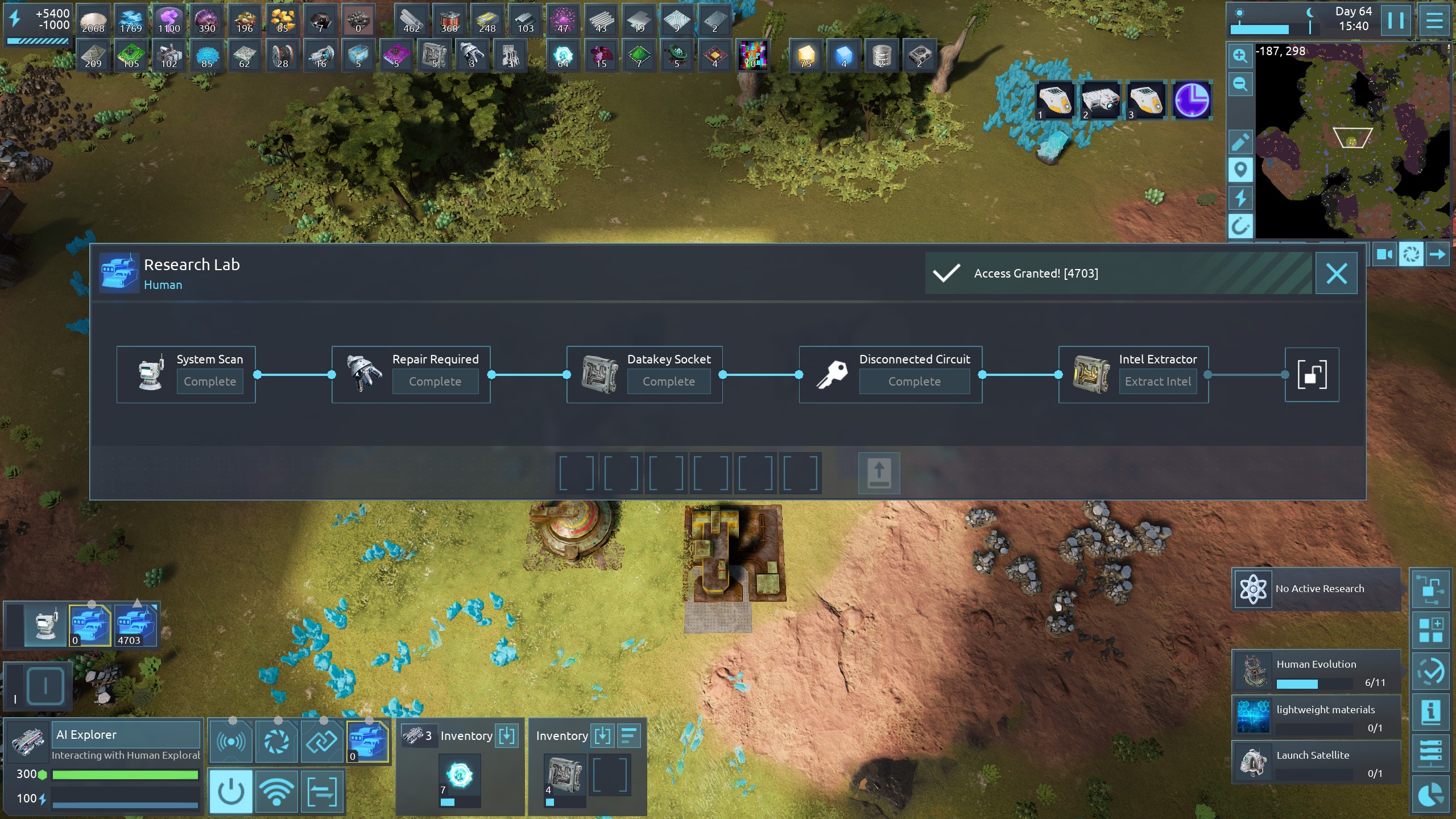Open the main hamburger menu
The width and height of the screenshot is (1456, 819).
click(x=1434, y=21)
